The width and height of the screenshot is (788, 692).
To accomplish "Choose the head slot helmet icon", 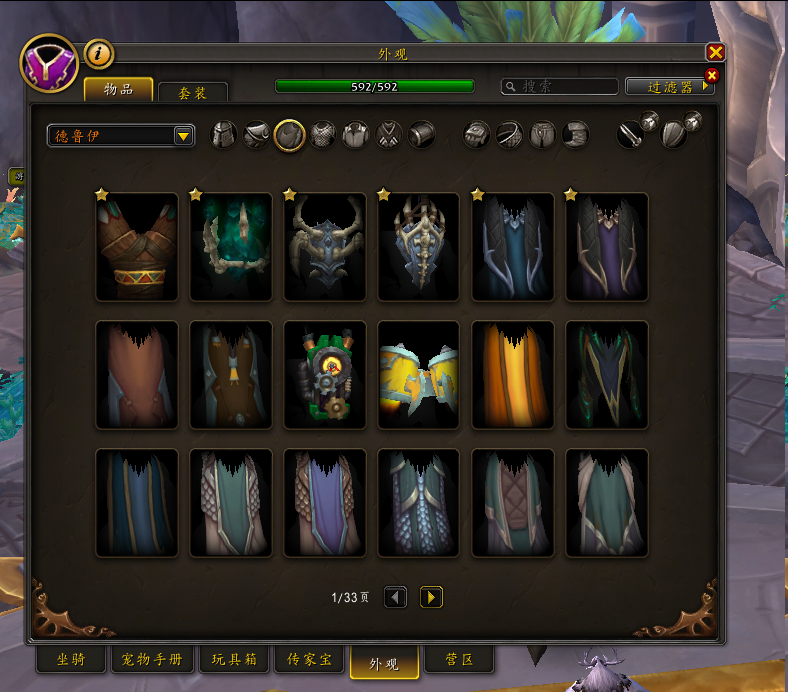I will [223, 135].
